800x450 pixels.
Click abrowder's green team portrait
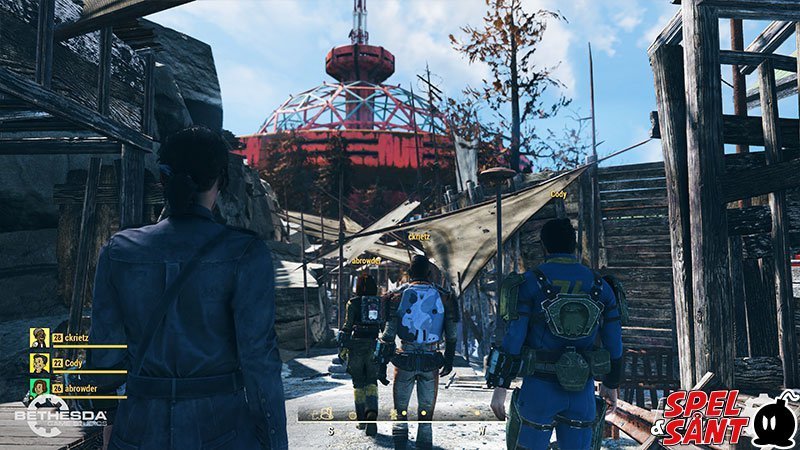click(x=39, y=388)
